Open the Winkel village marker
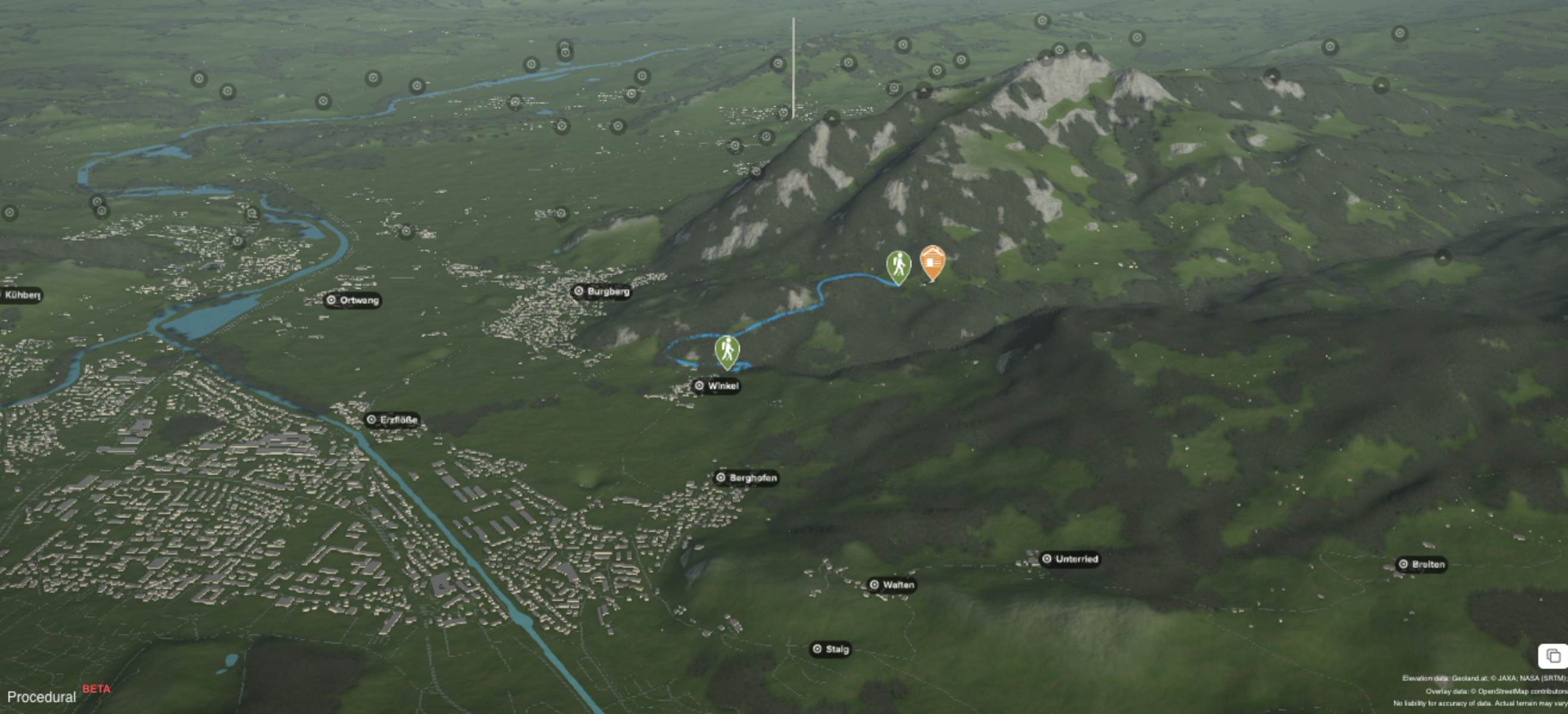Screen dimensions: 1568x714 click(x=717, y=386)
